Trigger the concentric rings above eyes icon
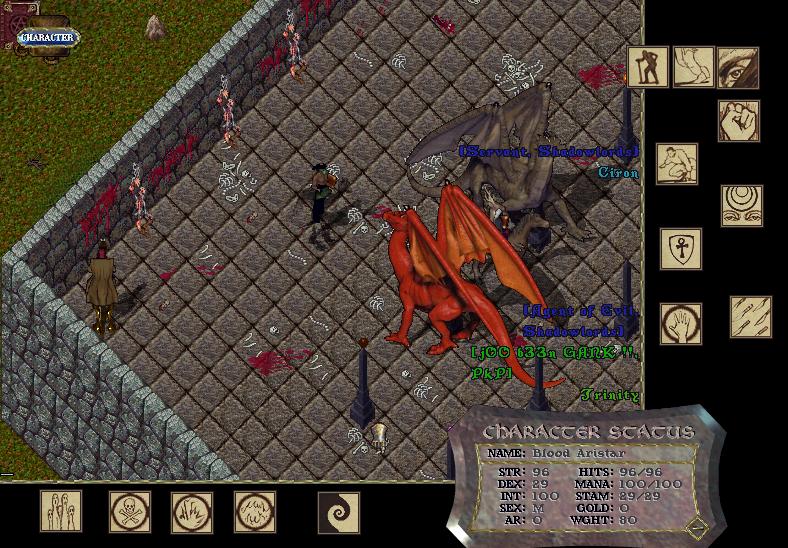 (742, 205)
